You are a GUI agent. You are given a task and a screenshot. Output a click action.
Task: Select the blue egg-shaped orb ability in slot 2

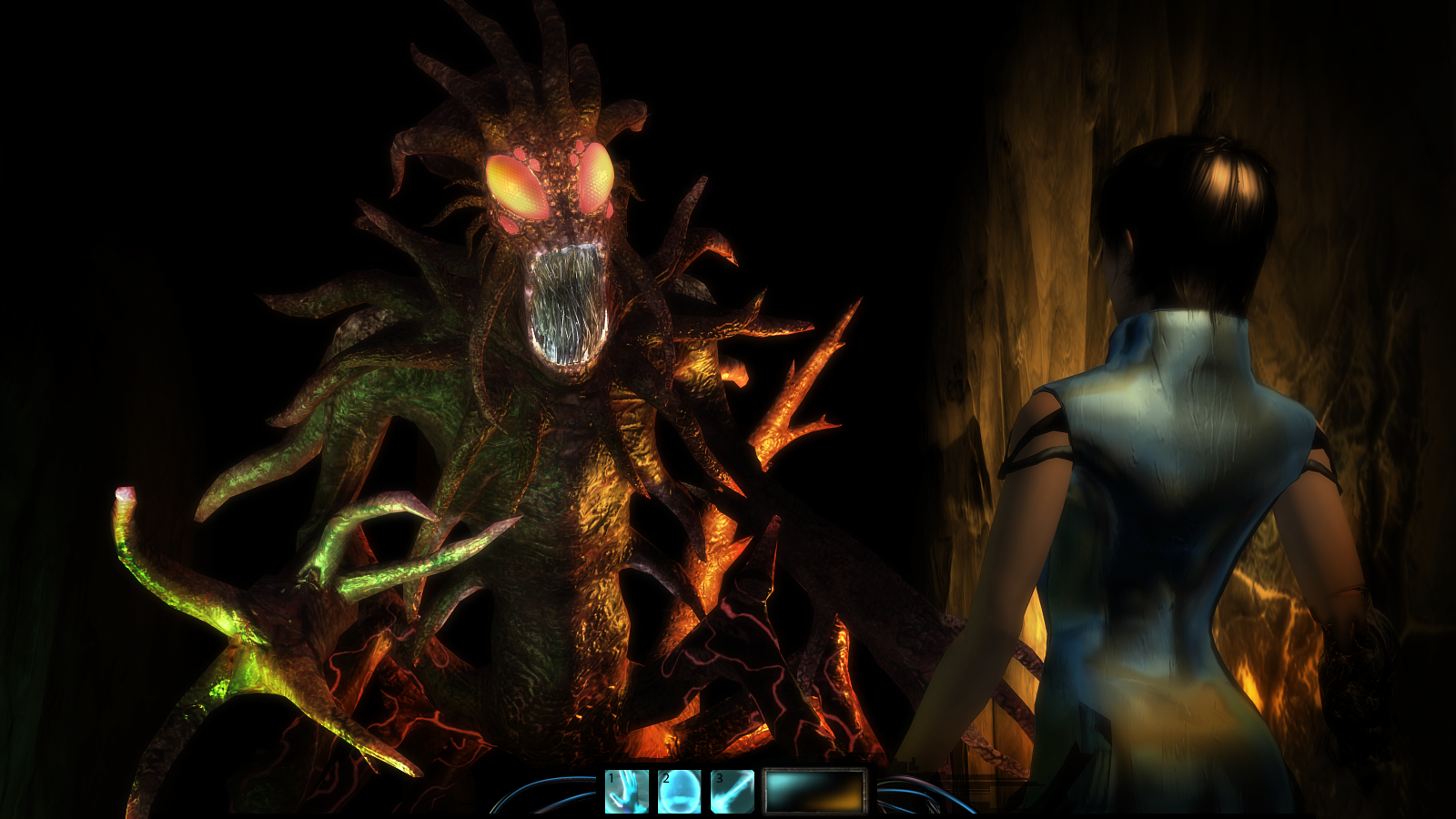coord(680,791)
